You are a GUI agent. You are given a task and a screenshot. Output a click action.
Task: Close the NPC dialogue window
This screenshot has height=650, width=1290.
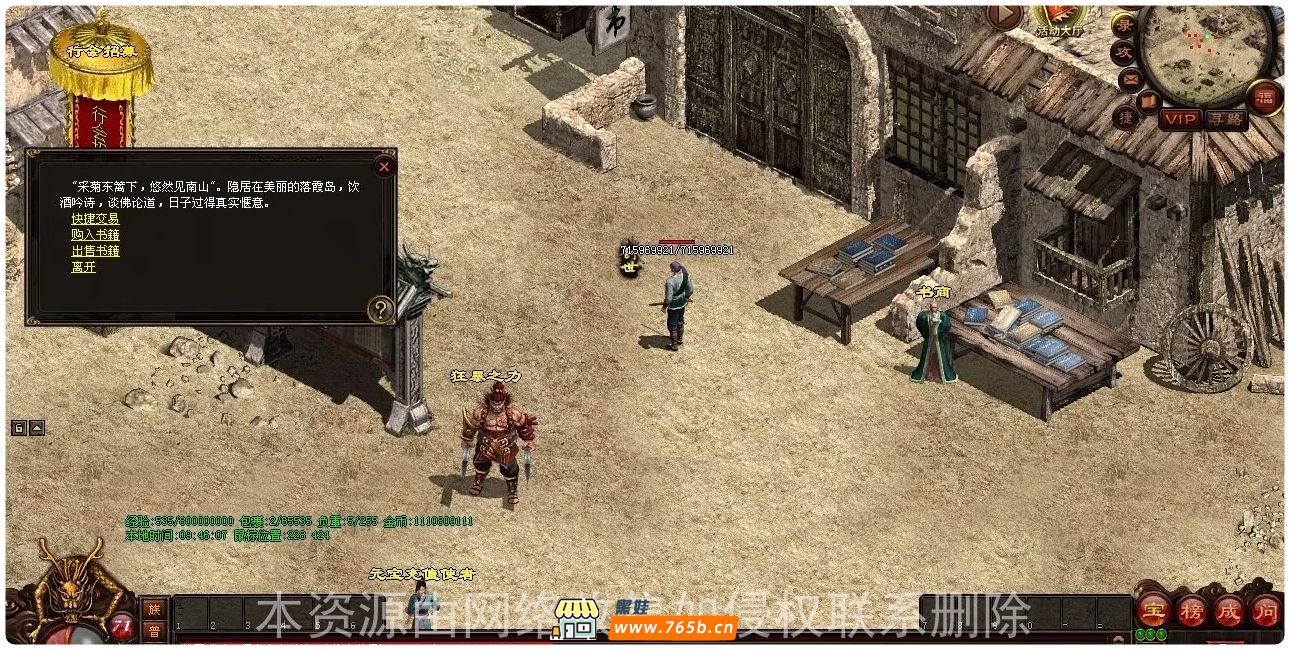click(x=383, y=167)
